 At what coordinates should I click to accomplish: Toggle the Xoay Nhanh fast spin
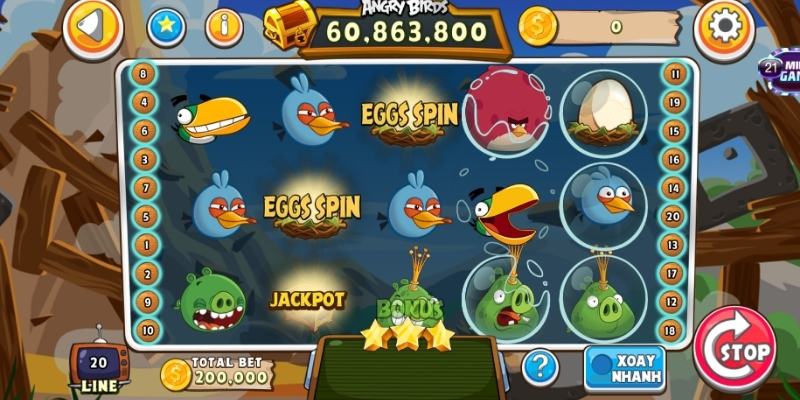pyautogui.click(x=625, y=367)
